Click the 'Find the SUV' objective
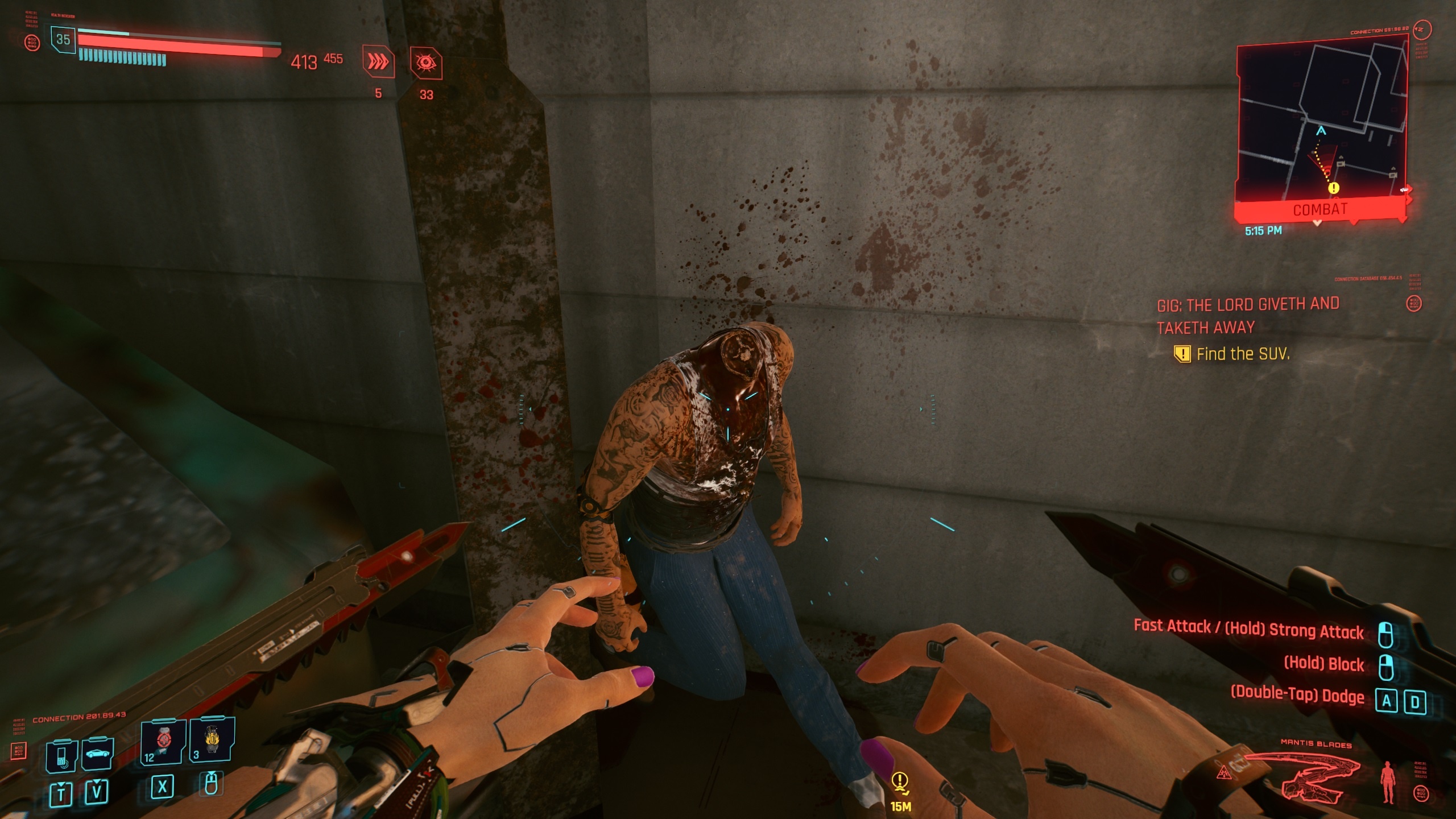The image size is (1456, 819). point(1242,354)
